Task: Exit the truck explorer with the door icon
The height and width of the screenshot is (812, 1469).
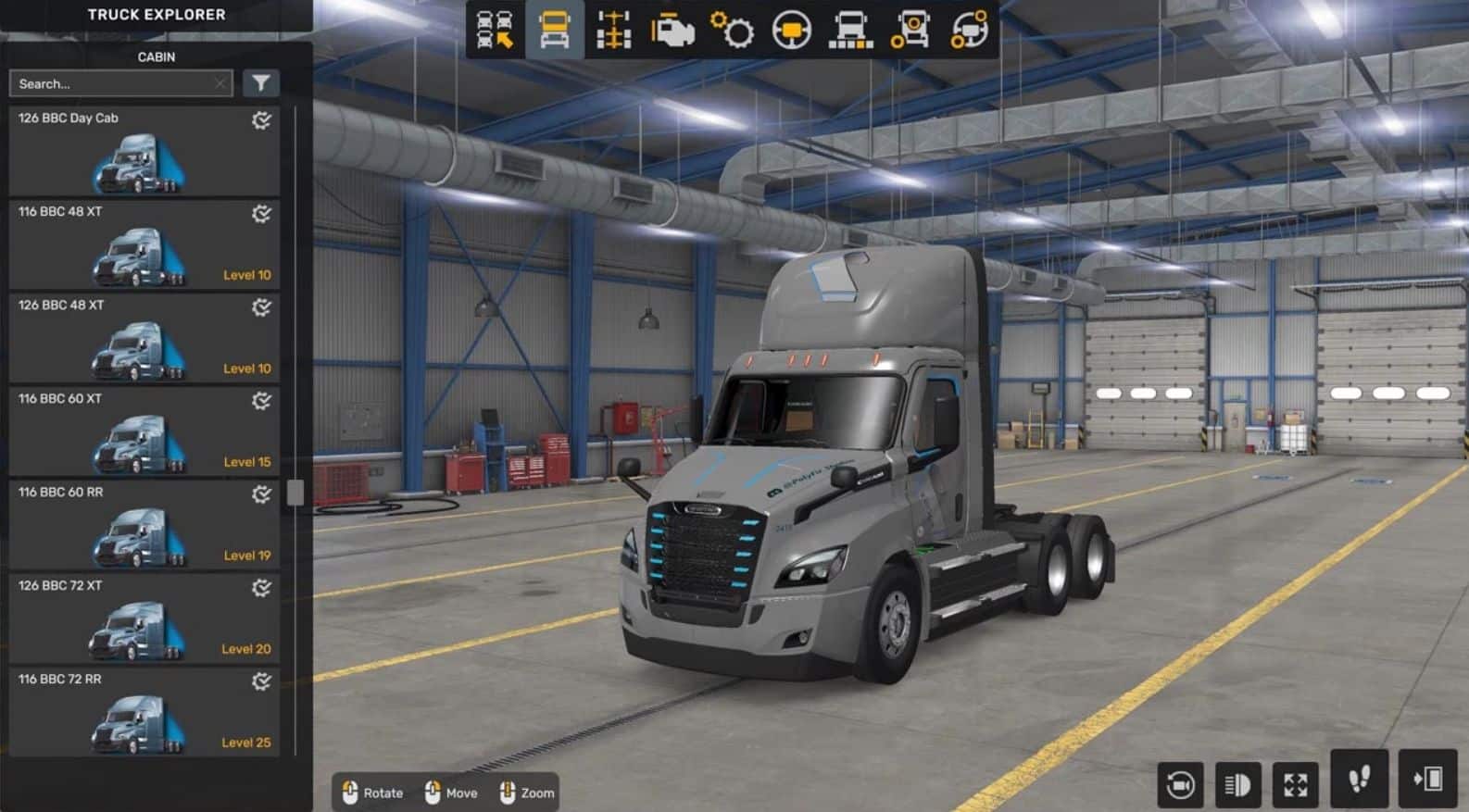Action: [1427, 780]
